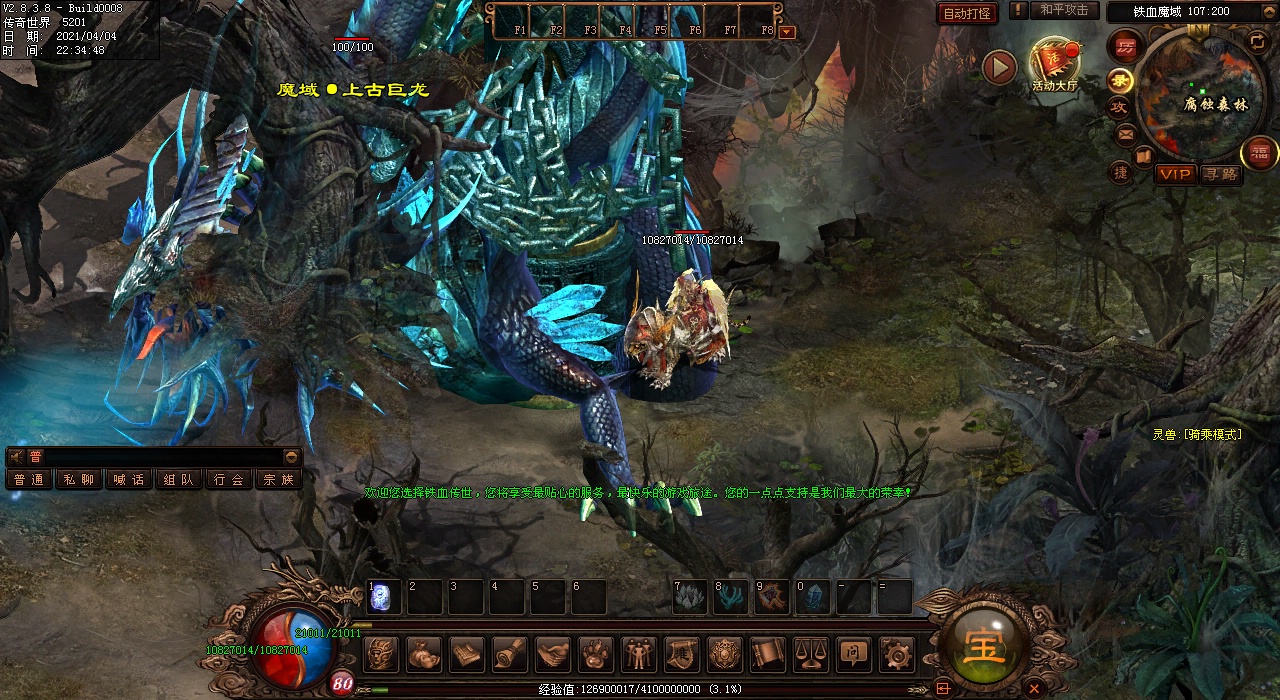Screen dimensions: 1280x700
Task: Click the round 福 welfare icon
Action: point(1259,153)
